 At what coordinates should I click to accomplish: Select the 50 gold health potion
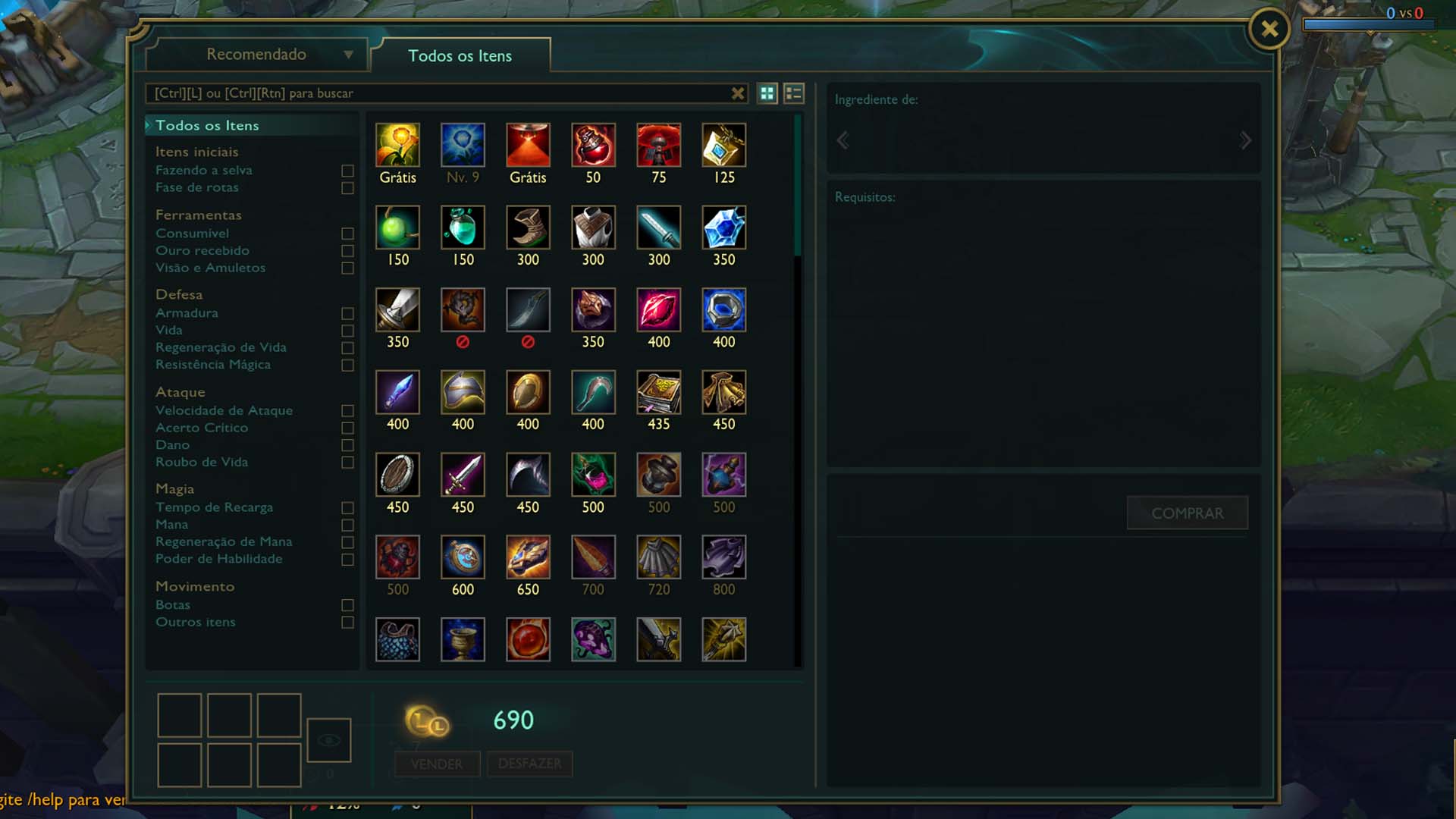coord(593,146)
